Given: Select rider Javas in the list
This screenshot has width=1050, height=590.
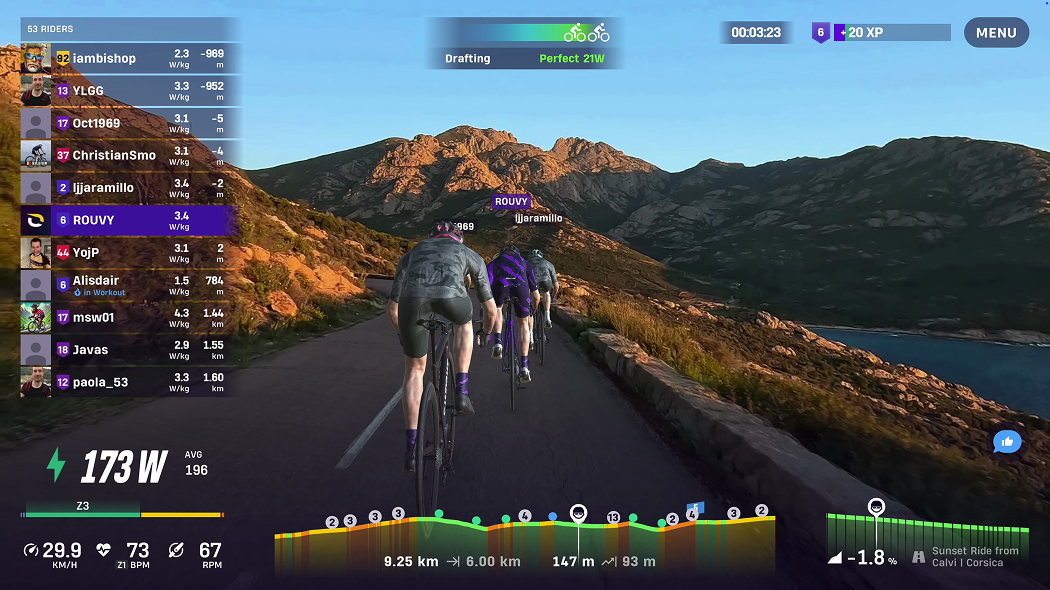Looking at the screenshot, I should coord(130,350).
